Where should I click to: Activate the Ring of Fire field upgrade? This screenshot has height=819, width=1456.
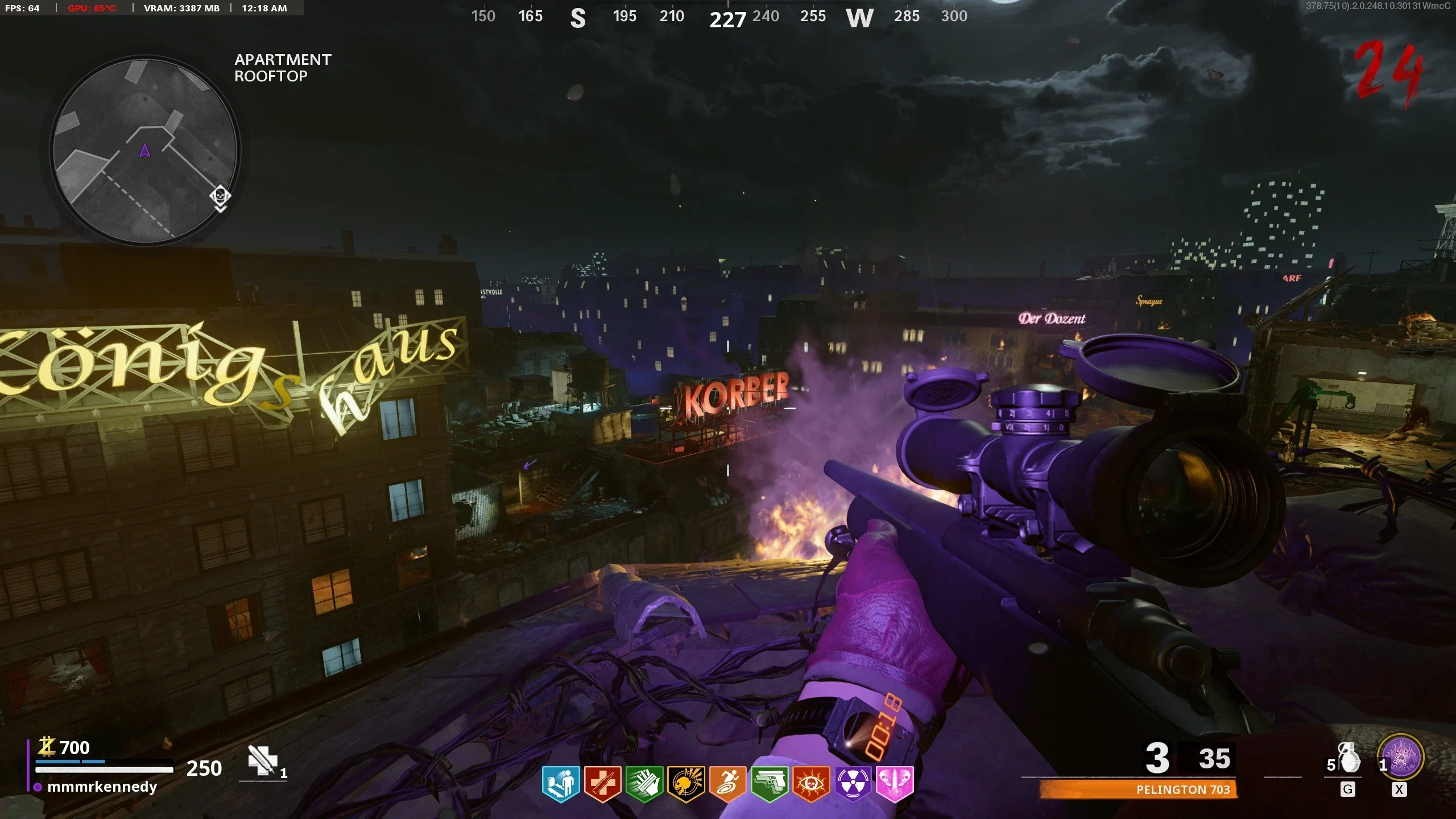pos(1400,758)
